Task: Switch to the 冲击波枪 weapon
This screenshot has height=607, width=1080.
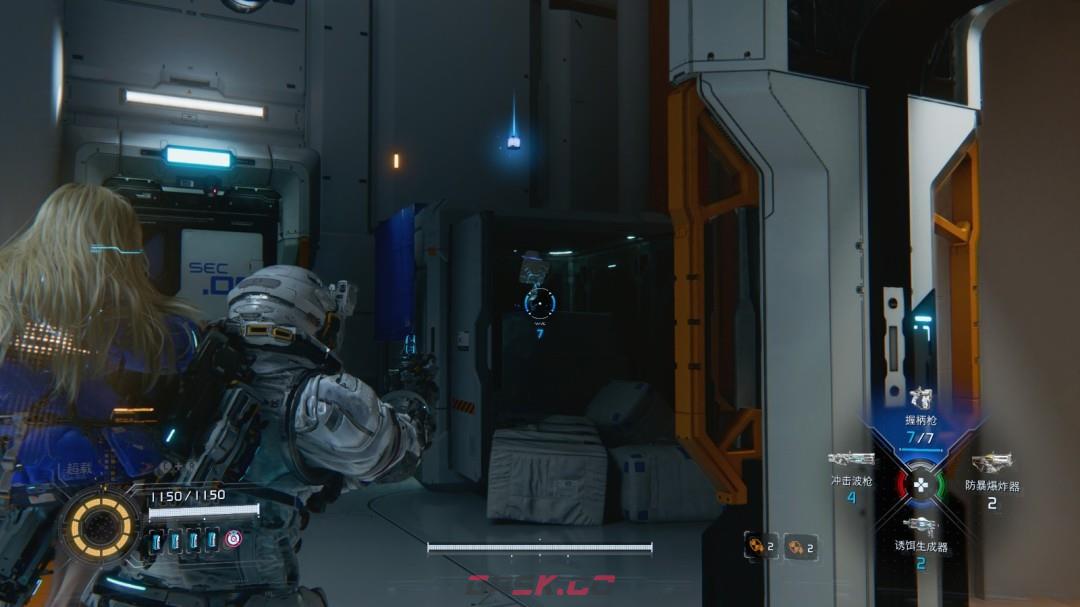Action: [851, 459]
